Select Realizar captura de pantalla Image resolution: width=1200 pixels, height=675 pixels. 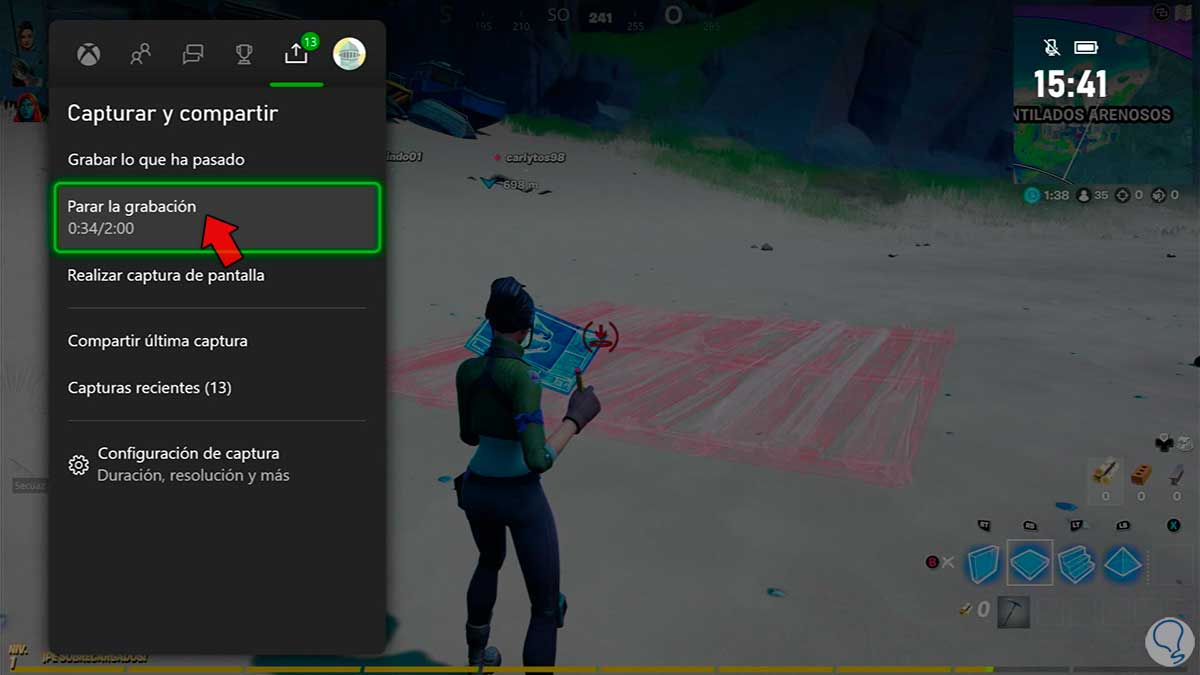click(x=166, y=275)
